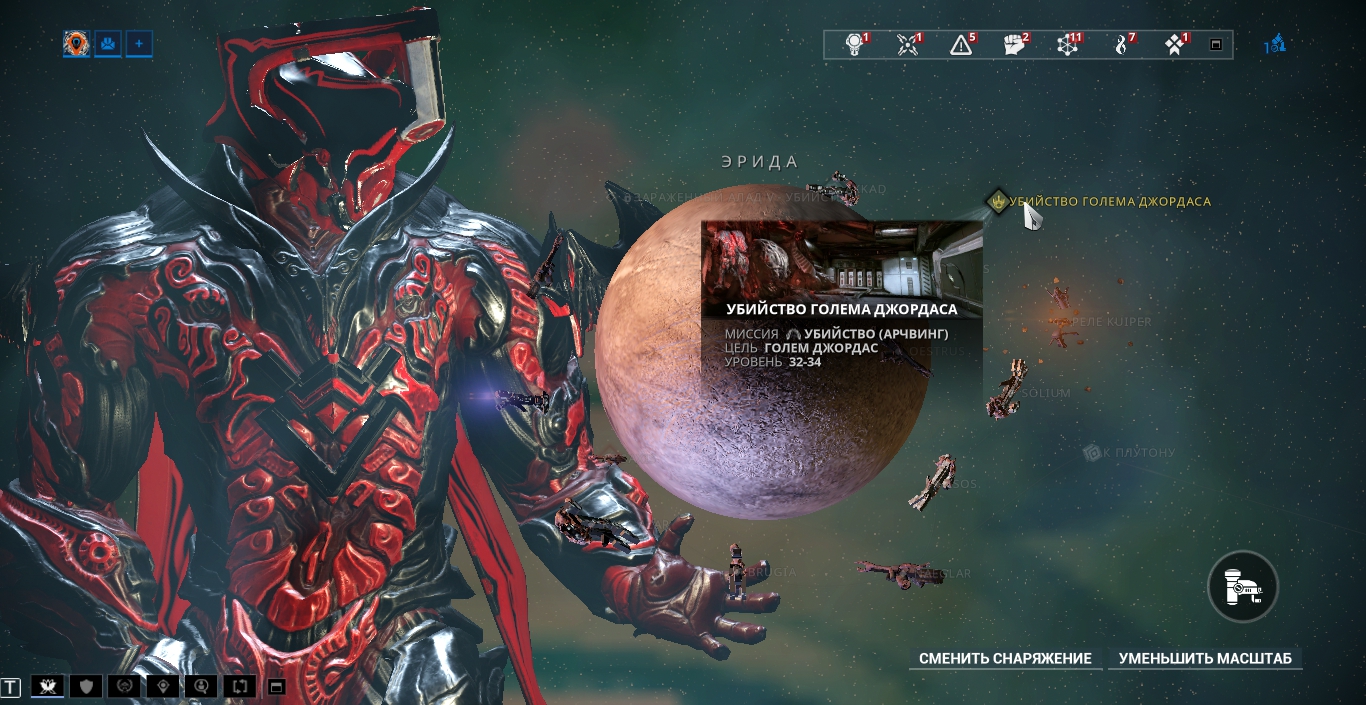Click СМЕНИТЬ СНАРЯЖЕНИЕ to change loadout
The height and width of the screenshot is (705, 1366).
[1005, 659]
